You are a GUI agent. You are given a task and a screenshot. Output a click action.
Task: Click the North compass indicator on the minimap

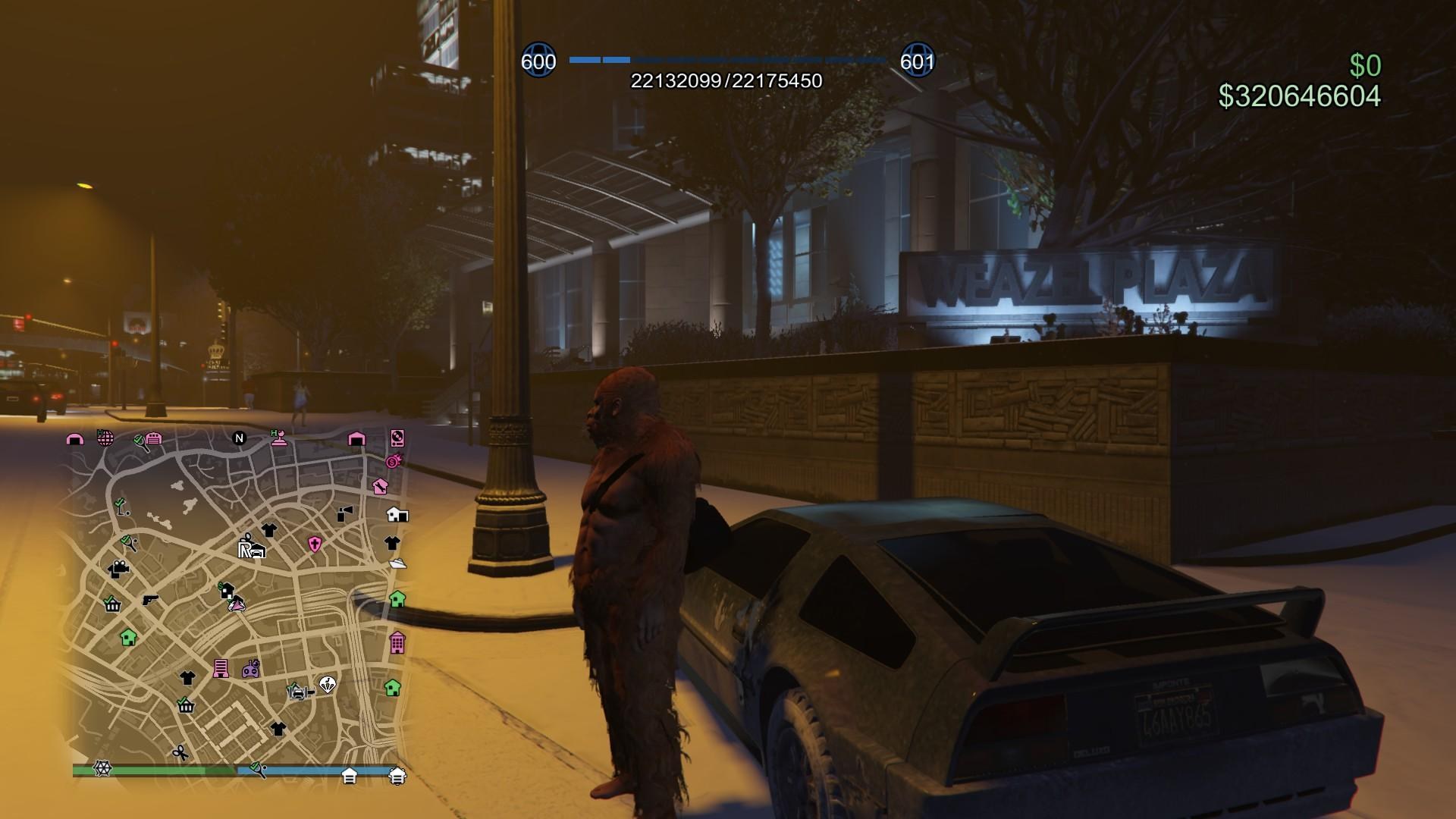[x=240, y=438]
